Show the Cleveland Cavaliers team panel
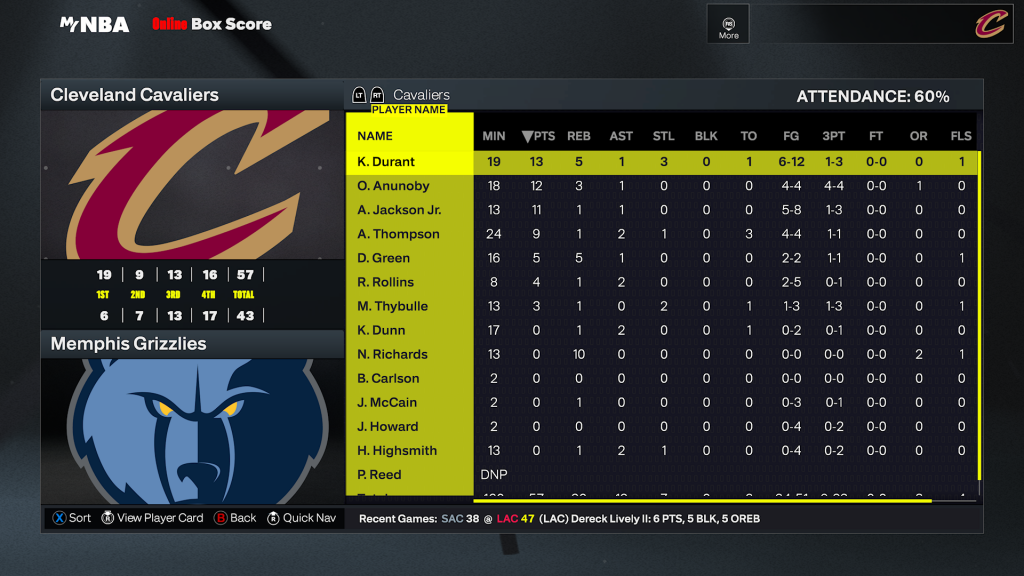This screenshot has width=1024, height=576. [191, 96]
